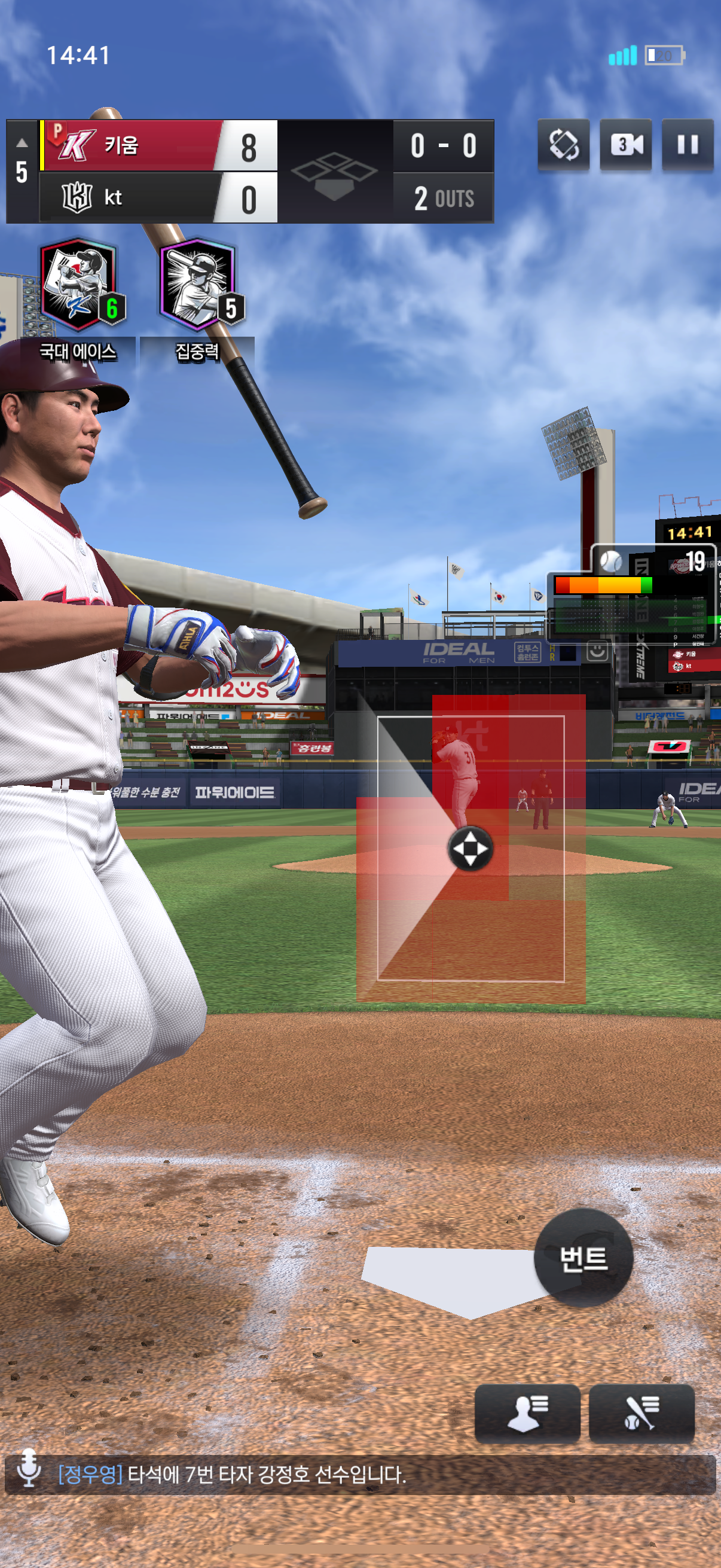Expand the inning 5 scoreboard arrow
721x1568 pixels.
22,143
